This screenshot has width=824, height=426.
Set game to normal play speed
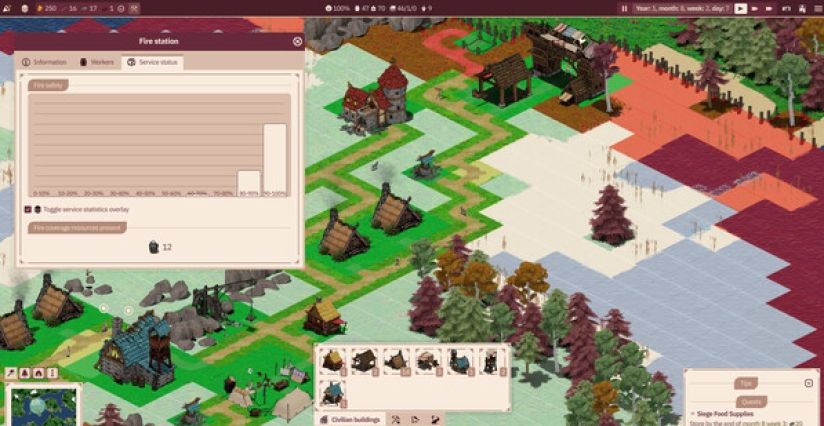(741, 8)
